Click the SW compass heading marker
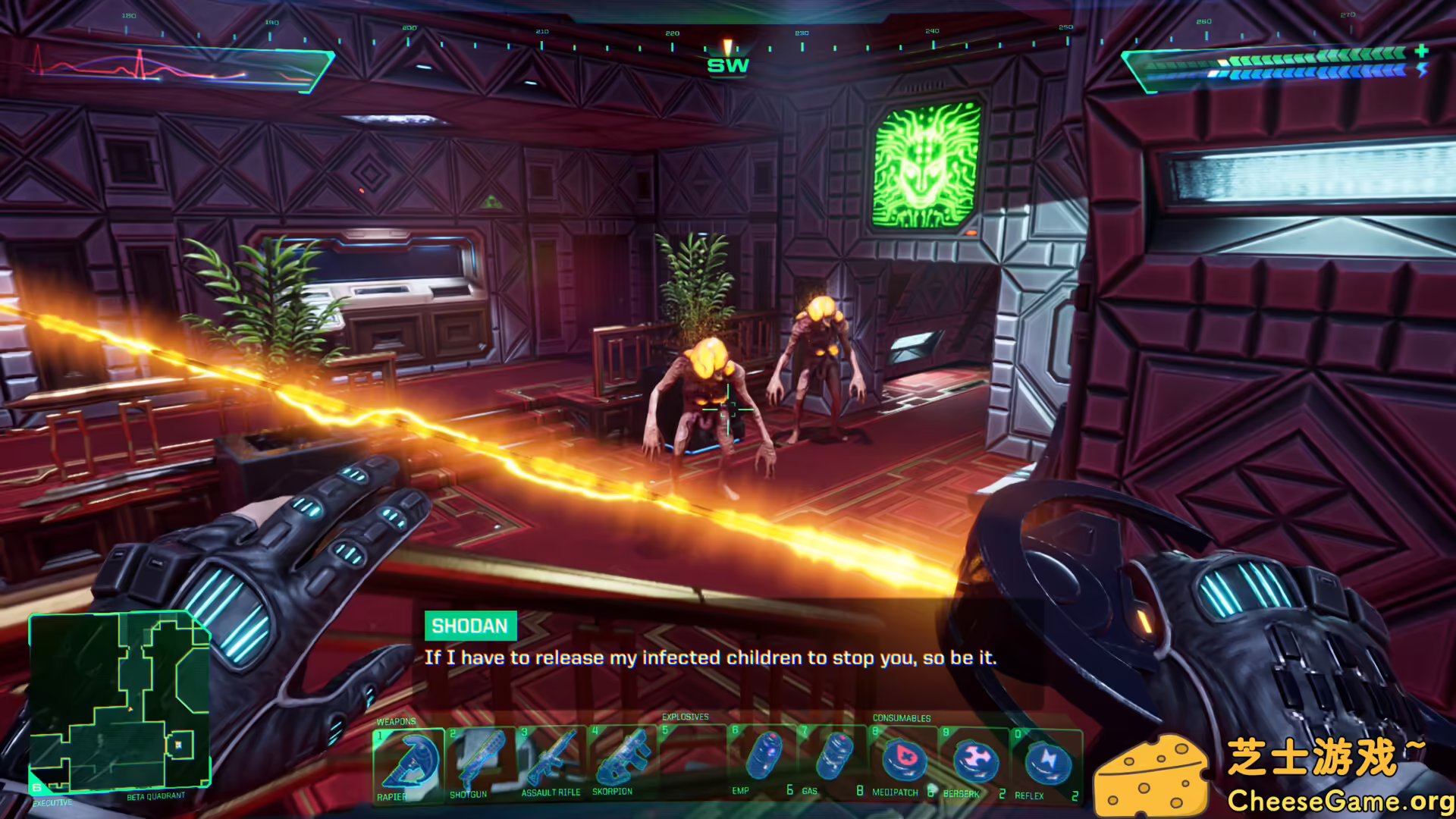 [x=729, y=64]
